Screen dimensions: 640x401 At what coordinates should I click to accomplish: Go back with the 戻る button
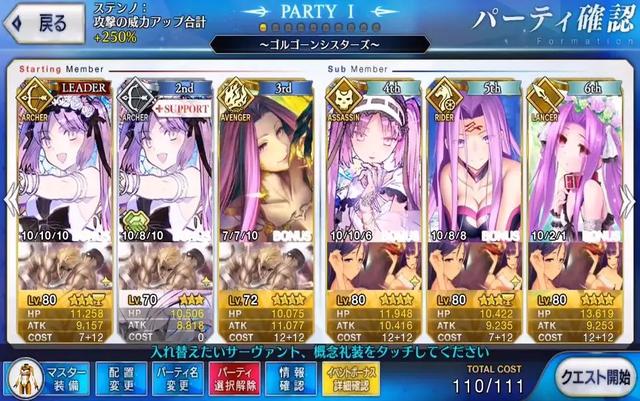(x=42, y=24)
